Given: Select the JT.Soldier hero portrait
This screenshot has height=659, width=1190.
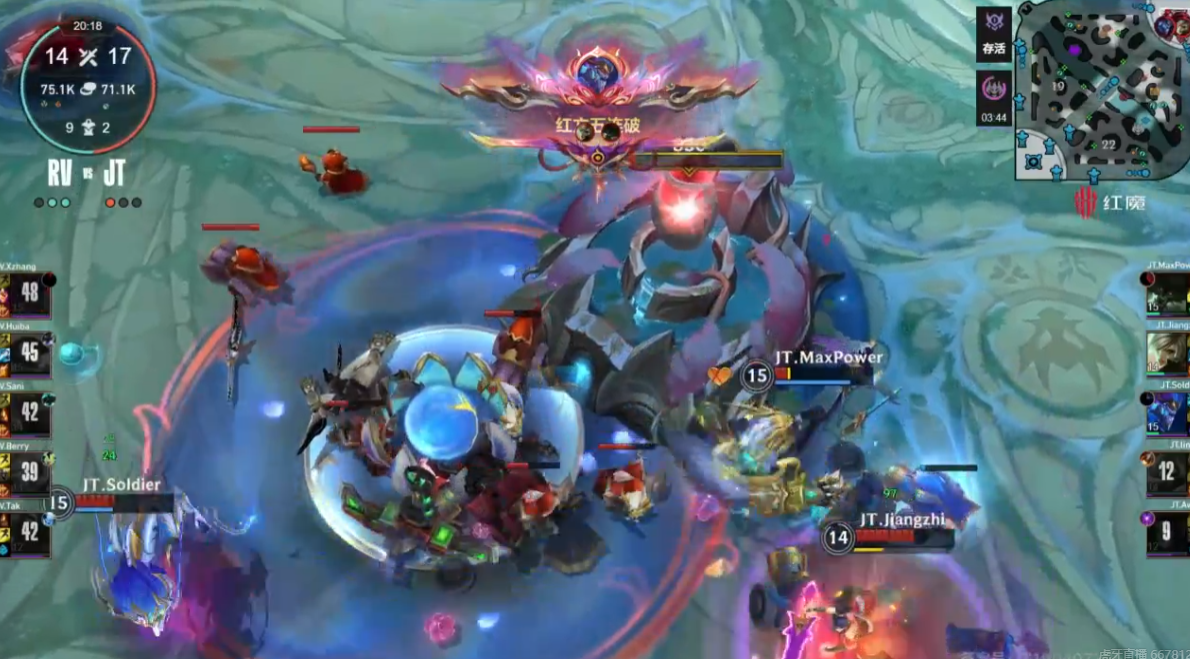Looking at the screenshot, I should (1168, 412).
